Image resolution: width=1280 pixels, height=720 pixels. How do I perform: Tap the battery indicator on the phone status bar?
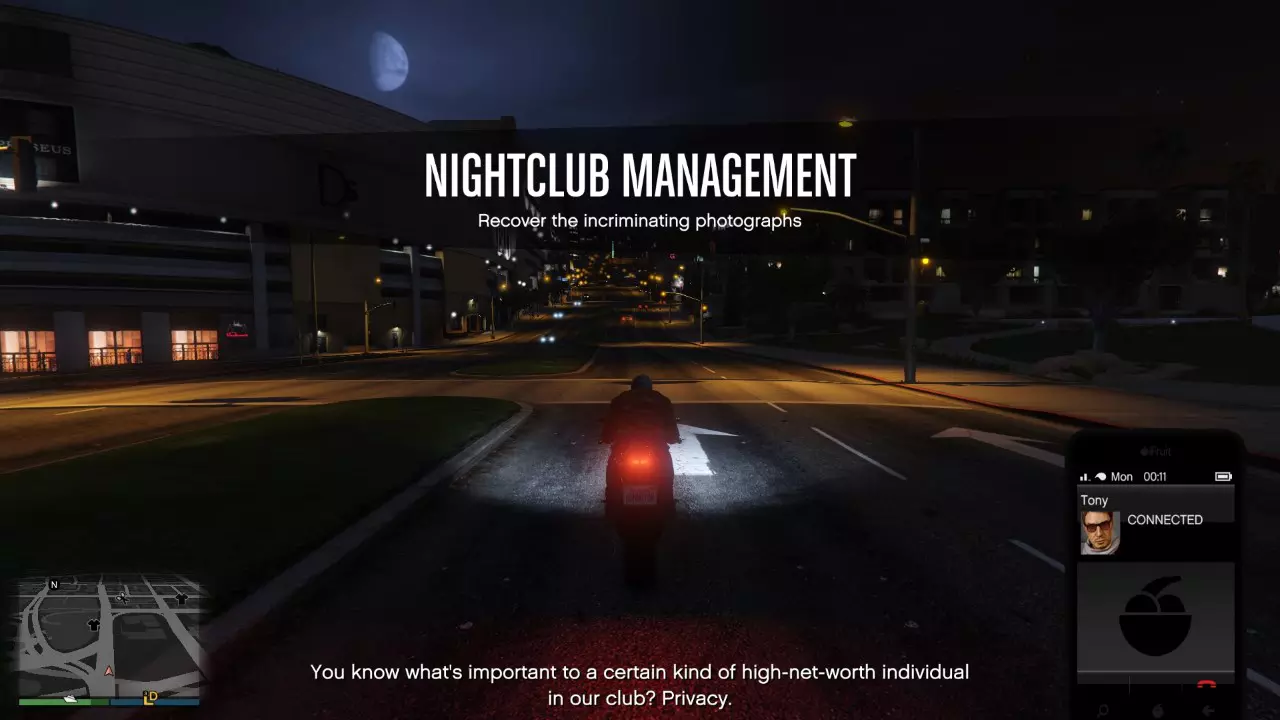[1224, 476]
